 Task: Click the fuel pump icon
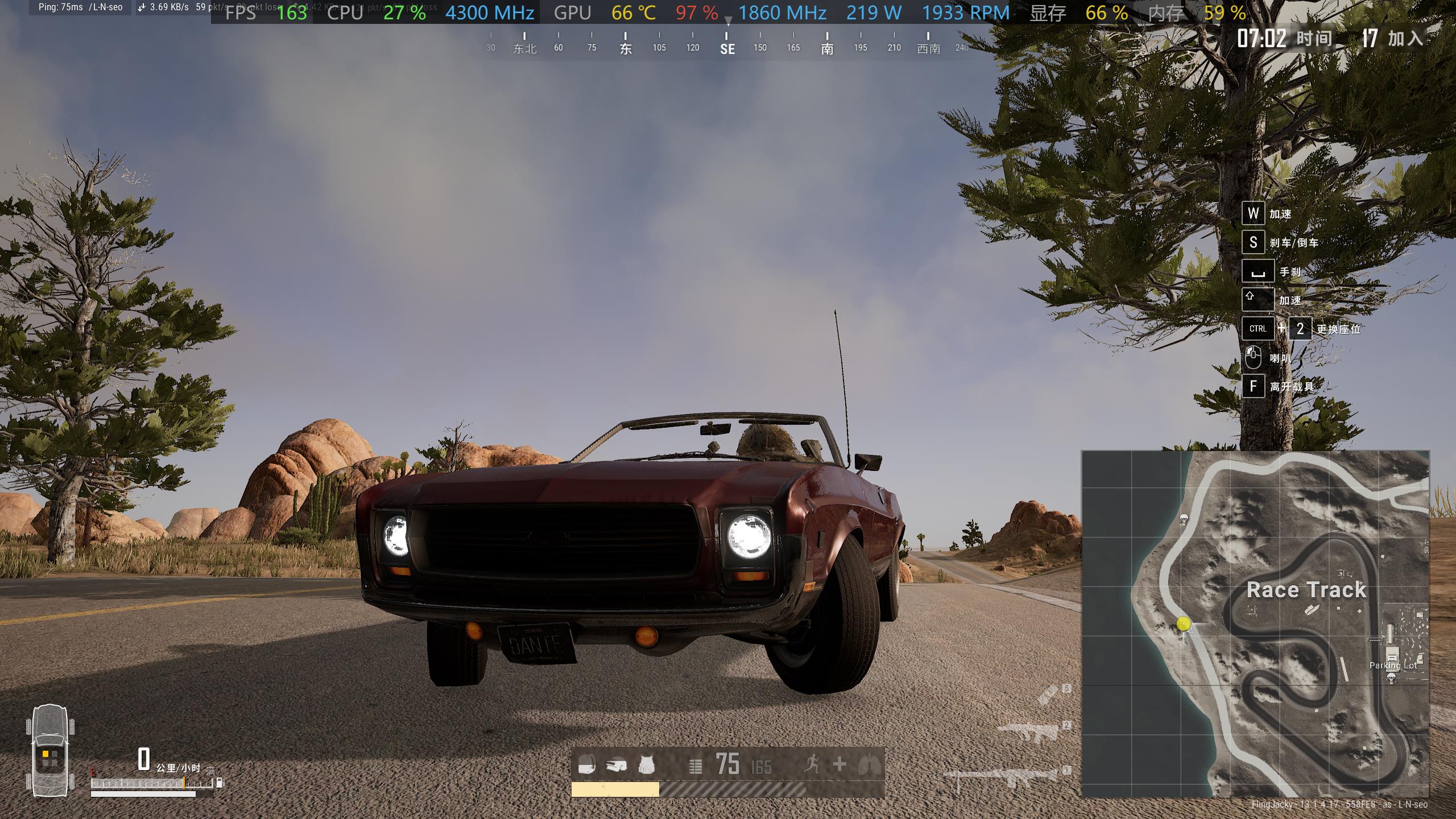click(x=220, y=783)
